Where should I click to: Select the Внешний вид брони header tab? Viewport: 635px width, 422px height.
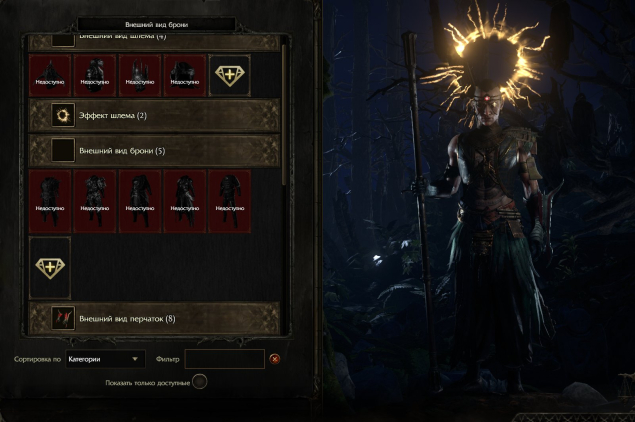155,23
